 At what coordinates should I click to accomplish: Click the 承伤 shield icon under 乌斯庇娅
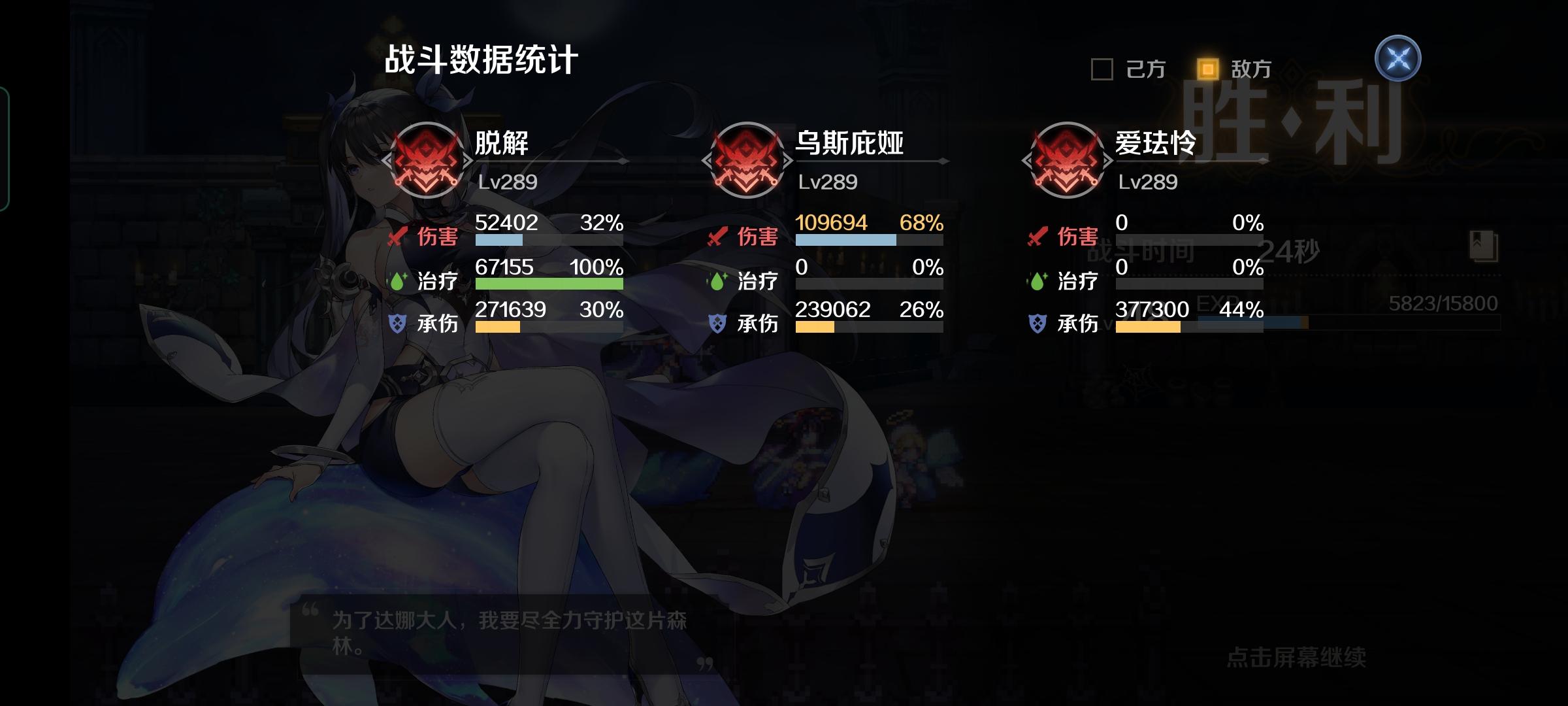(716, 323)
